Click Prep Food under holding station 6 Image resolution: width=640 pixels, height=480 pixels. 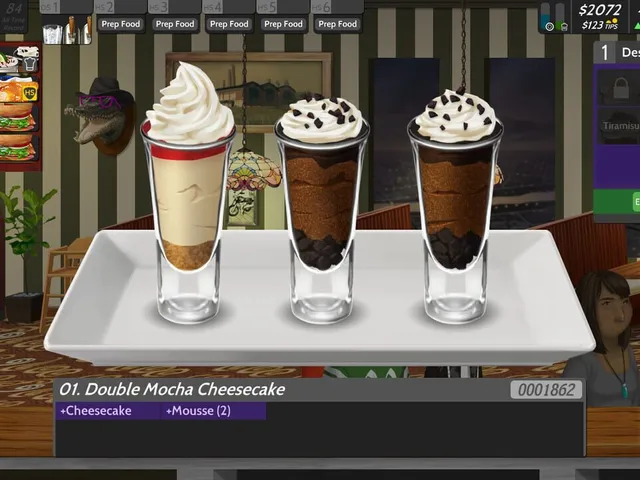338,24
